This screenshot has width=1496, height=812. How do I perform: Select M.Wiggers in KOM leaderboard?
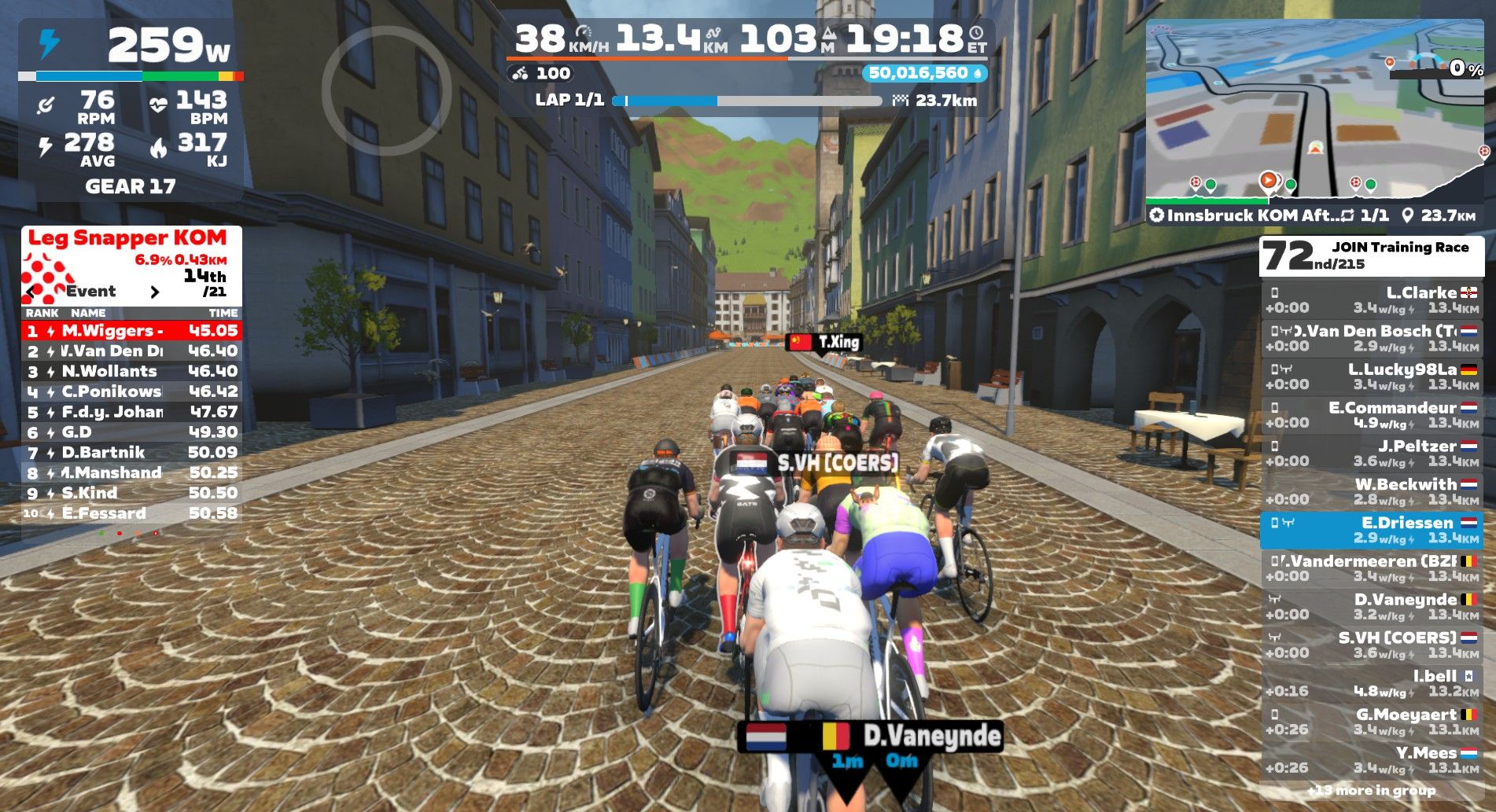click(131, 331)
